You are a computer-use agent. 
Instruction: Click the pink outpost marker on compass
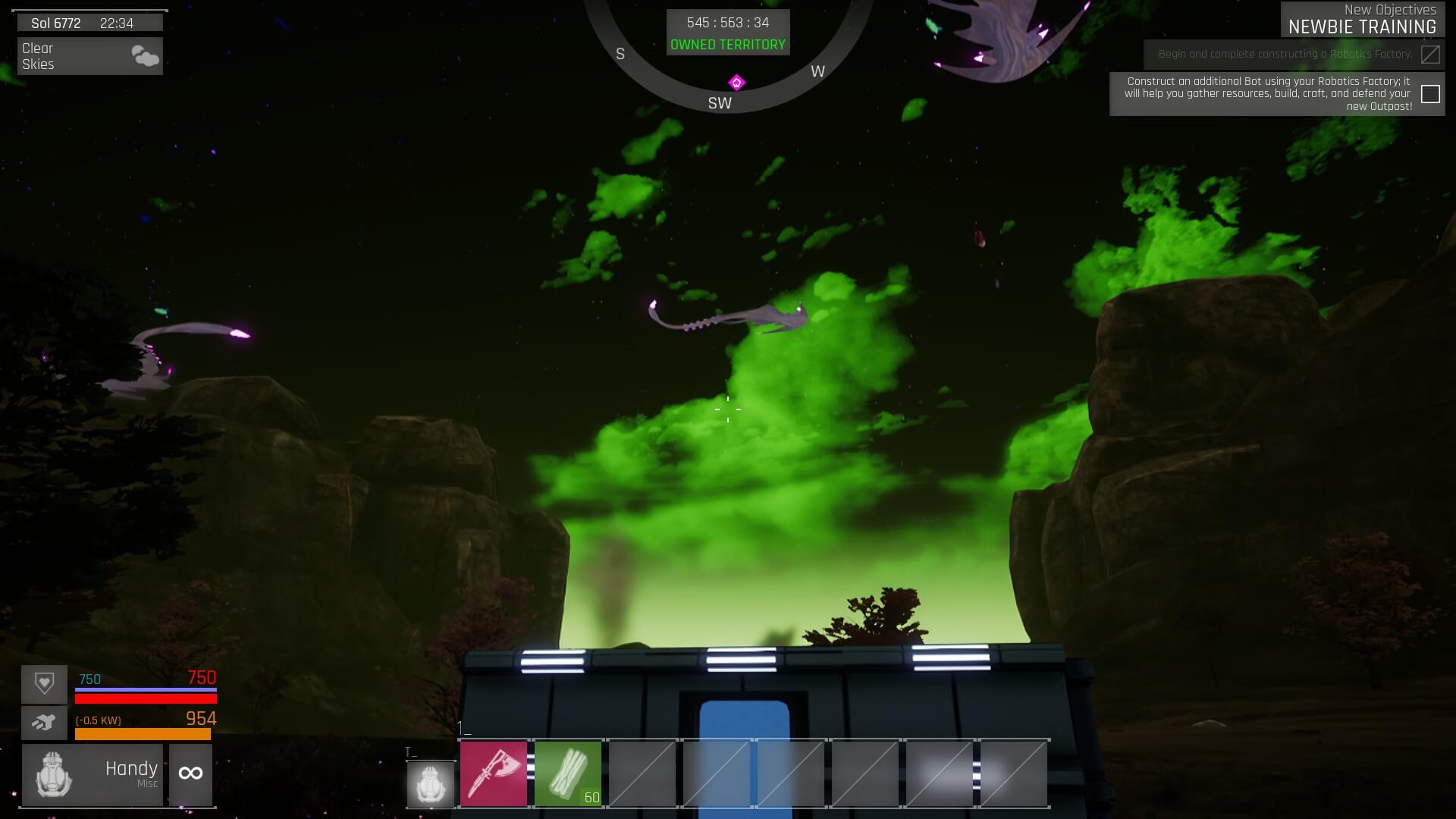click(736, 82)
